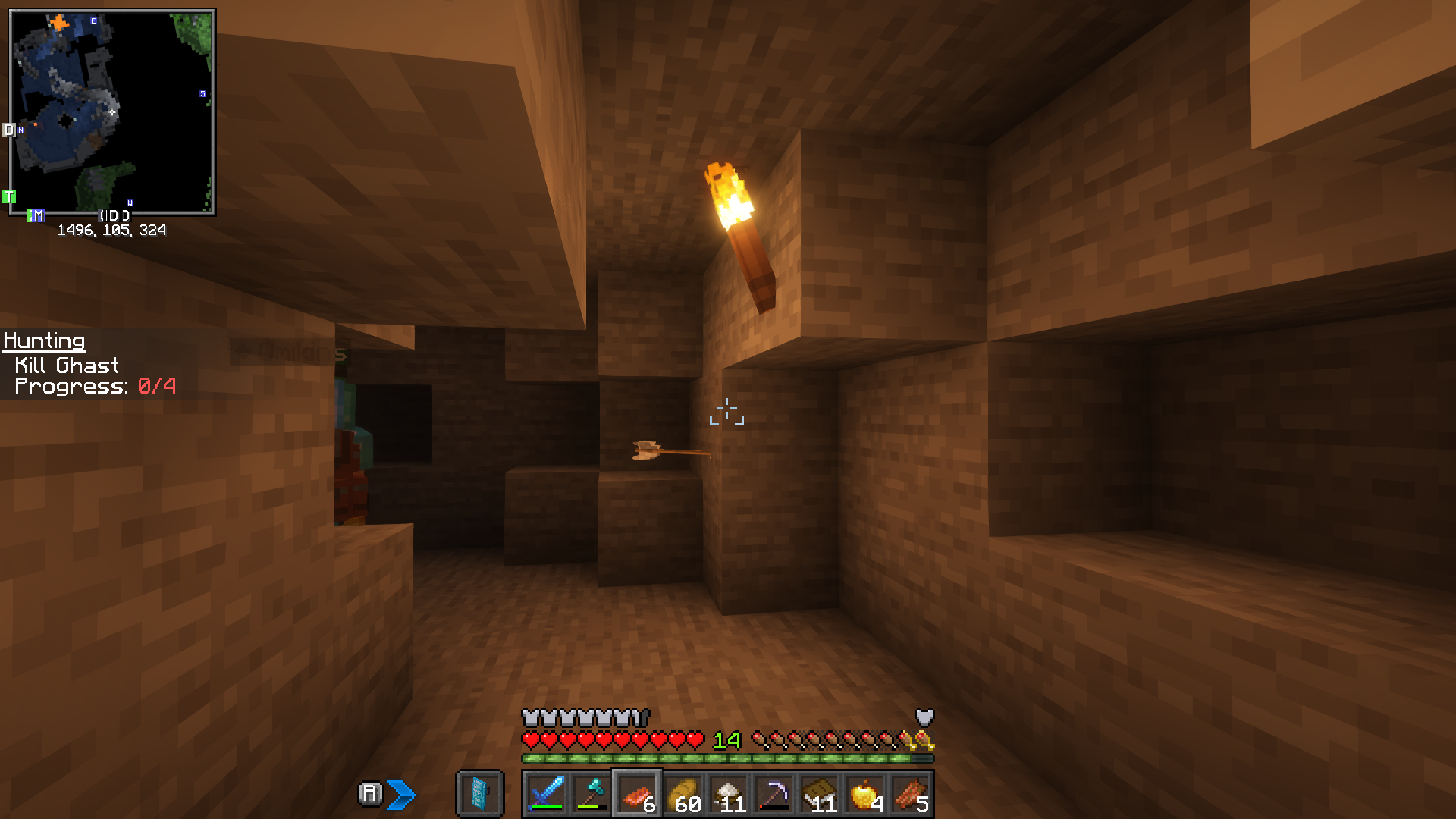Choose the raw salmon stack of 6
The width and height of the screenshot is (1456, 819).
coord(637,794)
